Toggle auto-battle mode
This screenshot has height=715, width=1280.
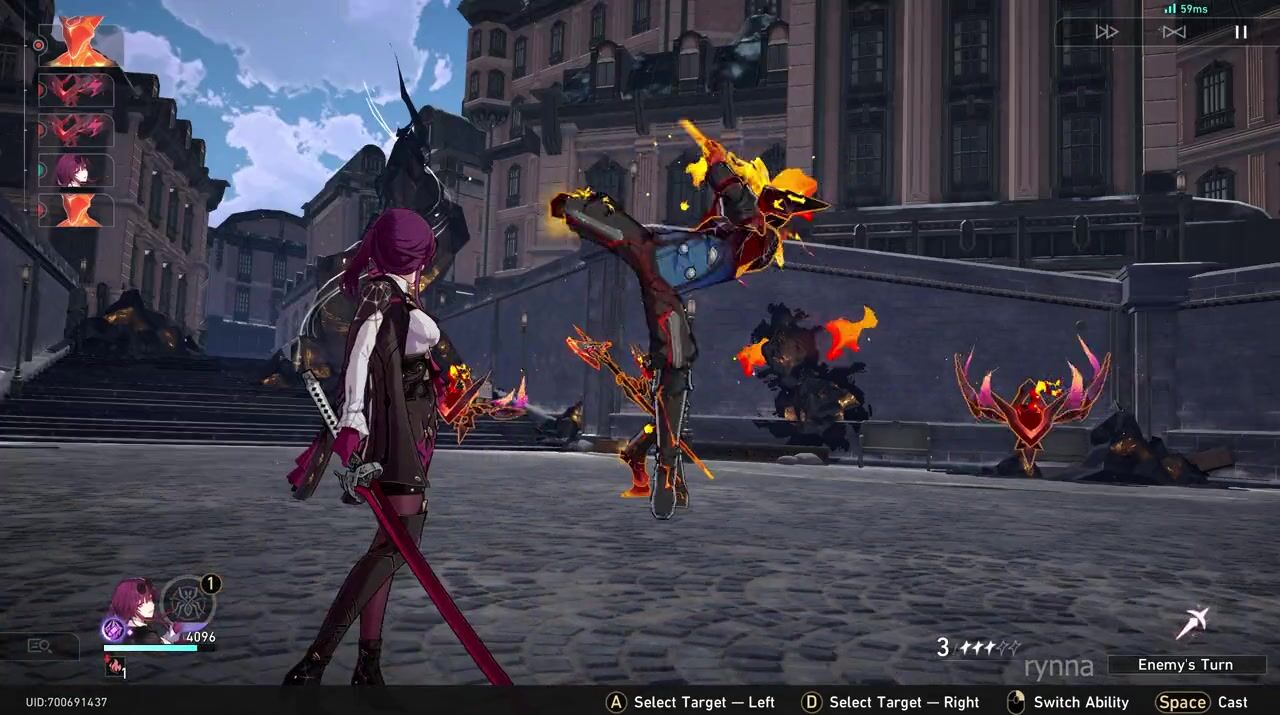[x=1173, y=32]
